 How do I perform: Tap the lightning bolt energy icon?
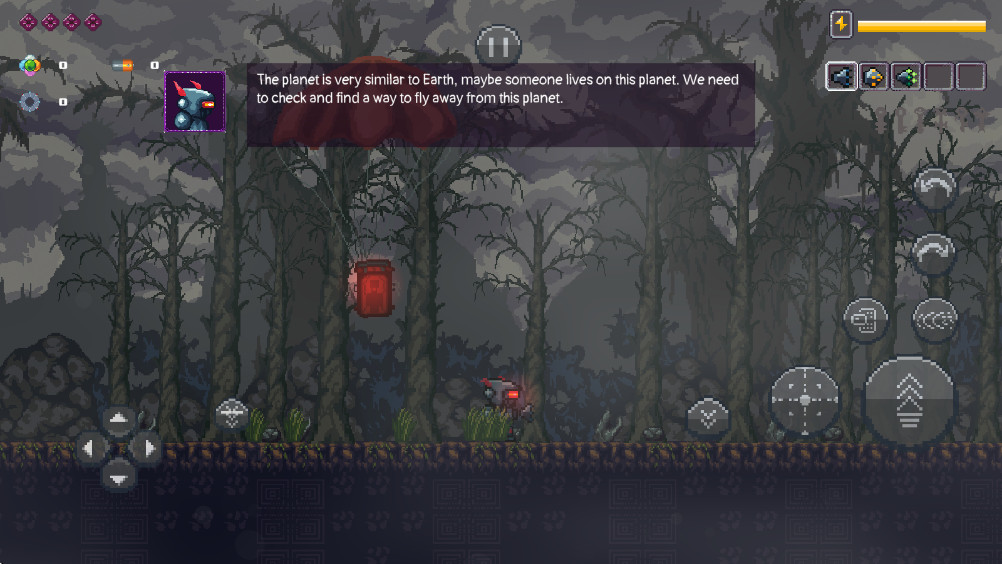pos(841,25)
